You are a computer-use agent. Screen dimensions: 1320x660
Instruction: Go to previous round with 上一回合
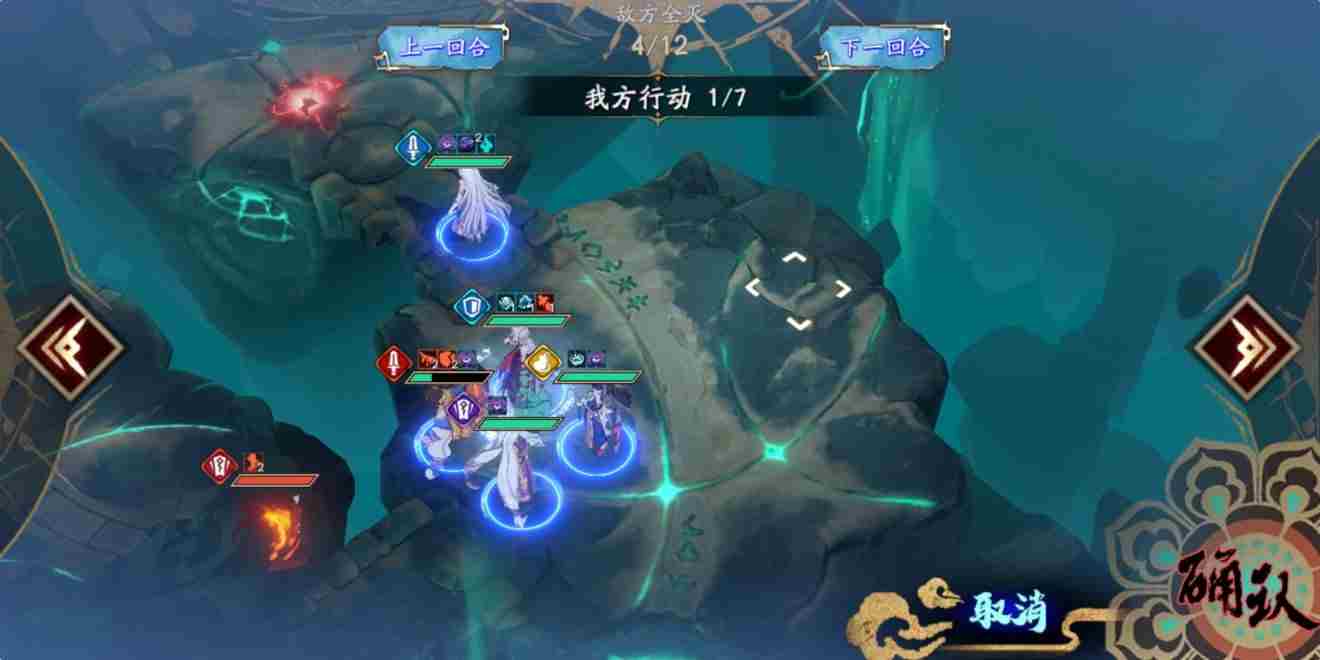pyautogui.click(x=443, y=47)
